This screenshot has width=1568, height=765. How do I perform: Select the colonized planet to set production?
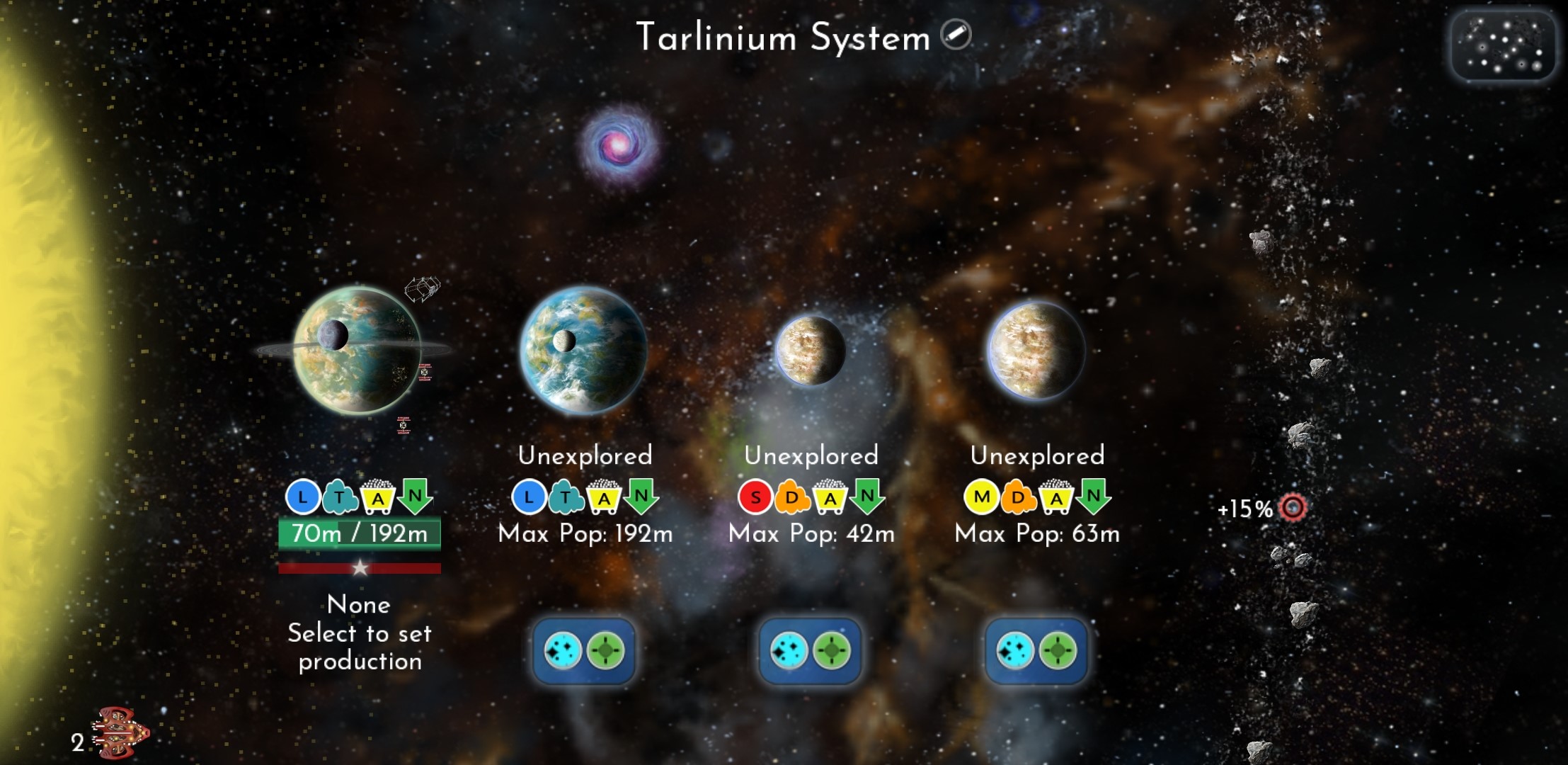357,350
